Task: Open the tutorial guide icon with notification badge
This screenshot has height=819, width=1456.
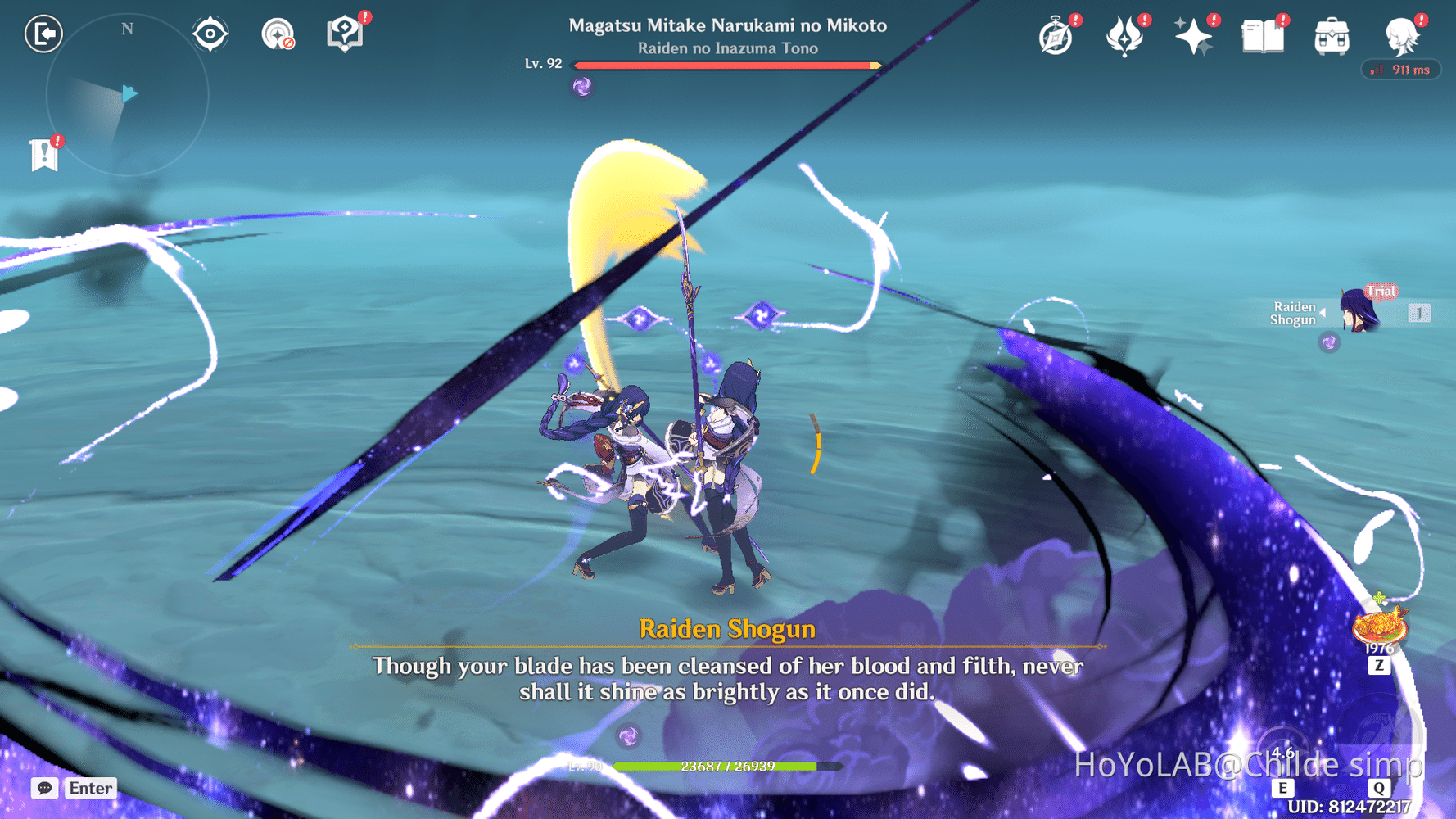Action: [x=346, y=33]
